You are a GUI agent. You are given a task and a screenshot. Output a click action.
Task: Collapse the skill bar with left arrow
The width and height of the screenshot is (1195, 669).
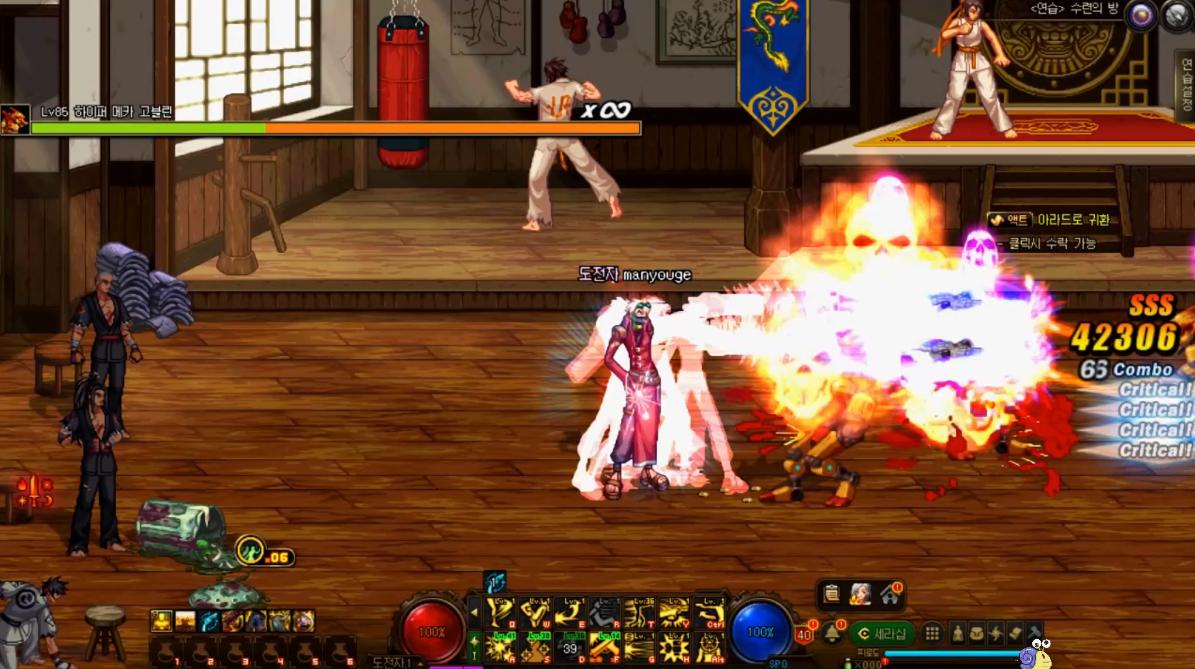click(474, 611)
